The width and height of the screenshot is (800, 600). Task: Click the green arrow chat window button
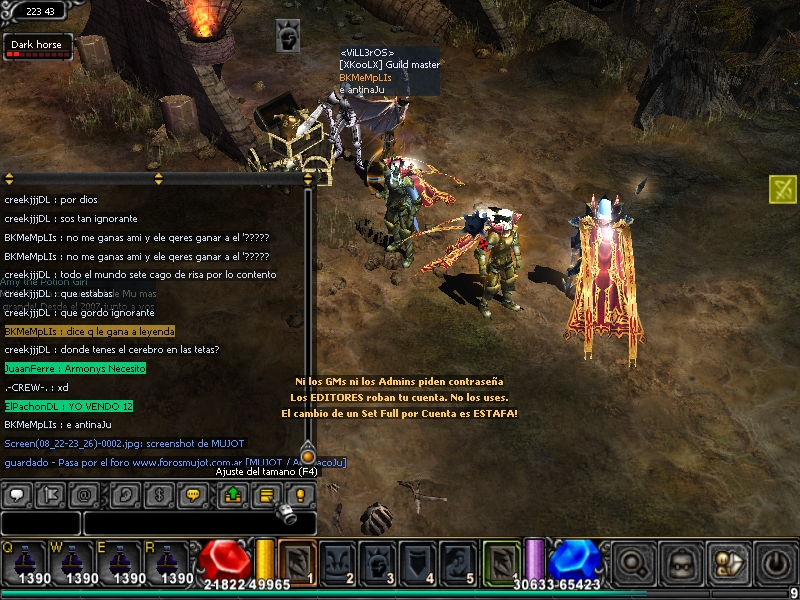[233, 494]
